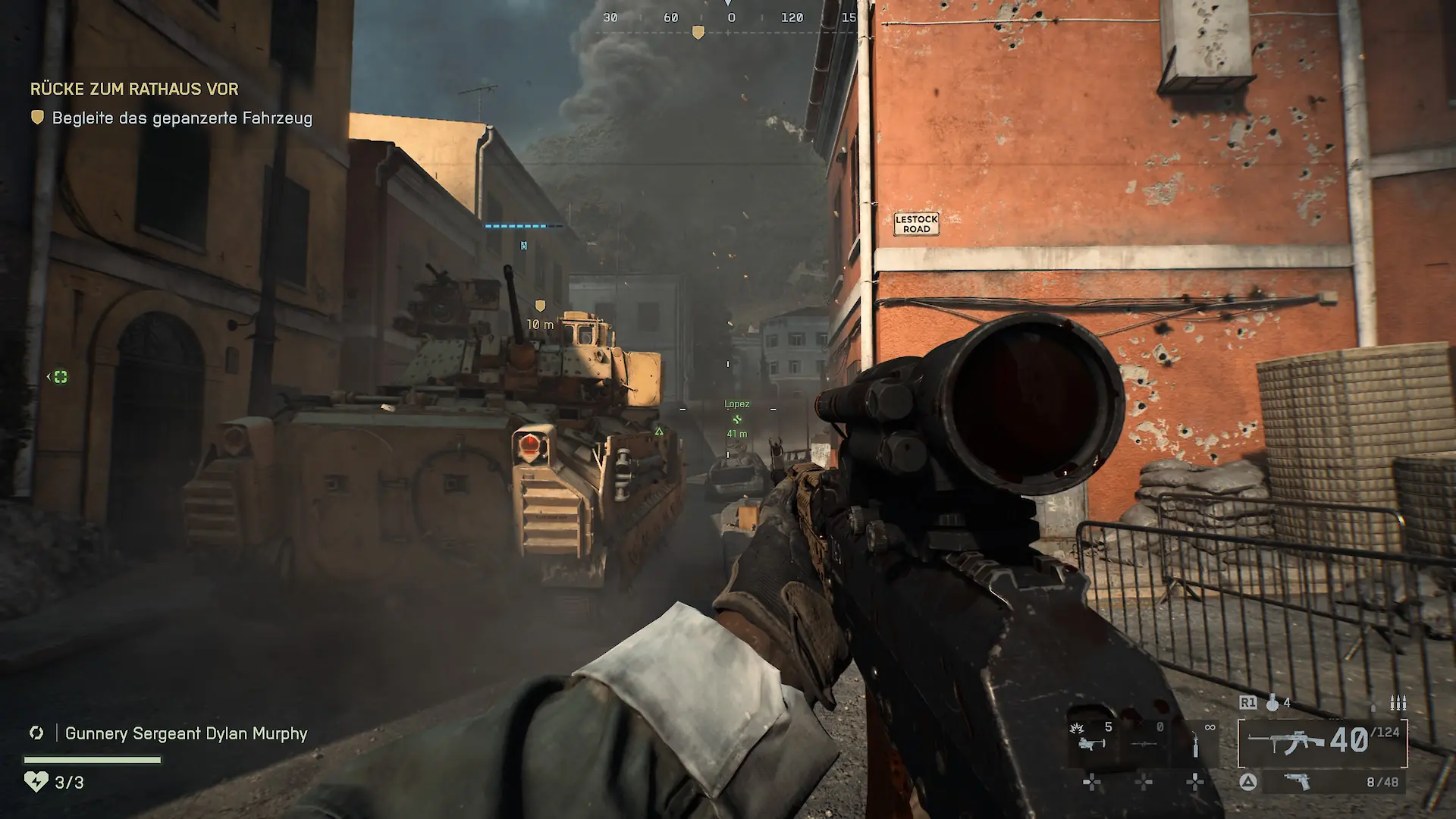This screenshot has width=1456, height=819.
Task: Click the squad swap icon beside Dylan Murphy
Action: [x=36, y=733]
